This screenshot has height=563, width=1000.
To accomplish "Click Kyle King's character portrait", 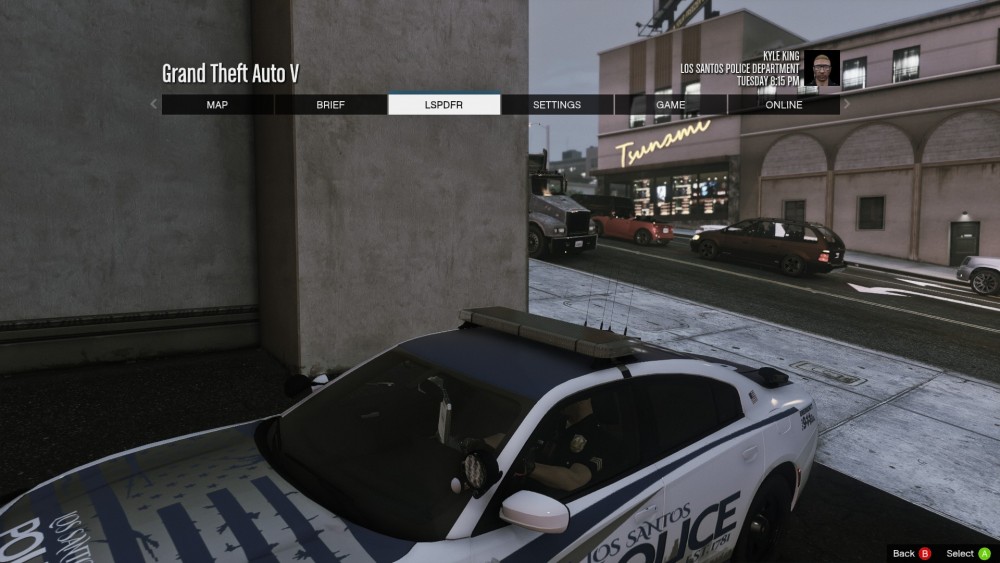I will [x=821, y=68].
